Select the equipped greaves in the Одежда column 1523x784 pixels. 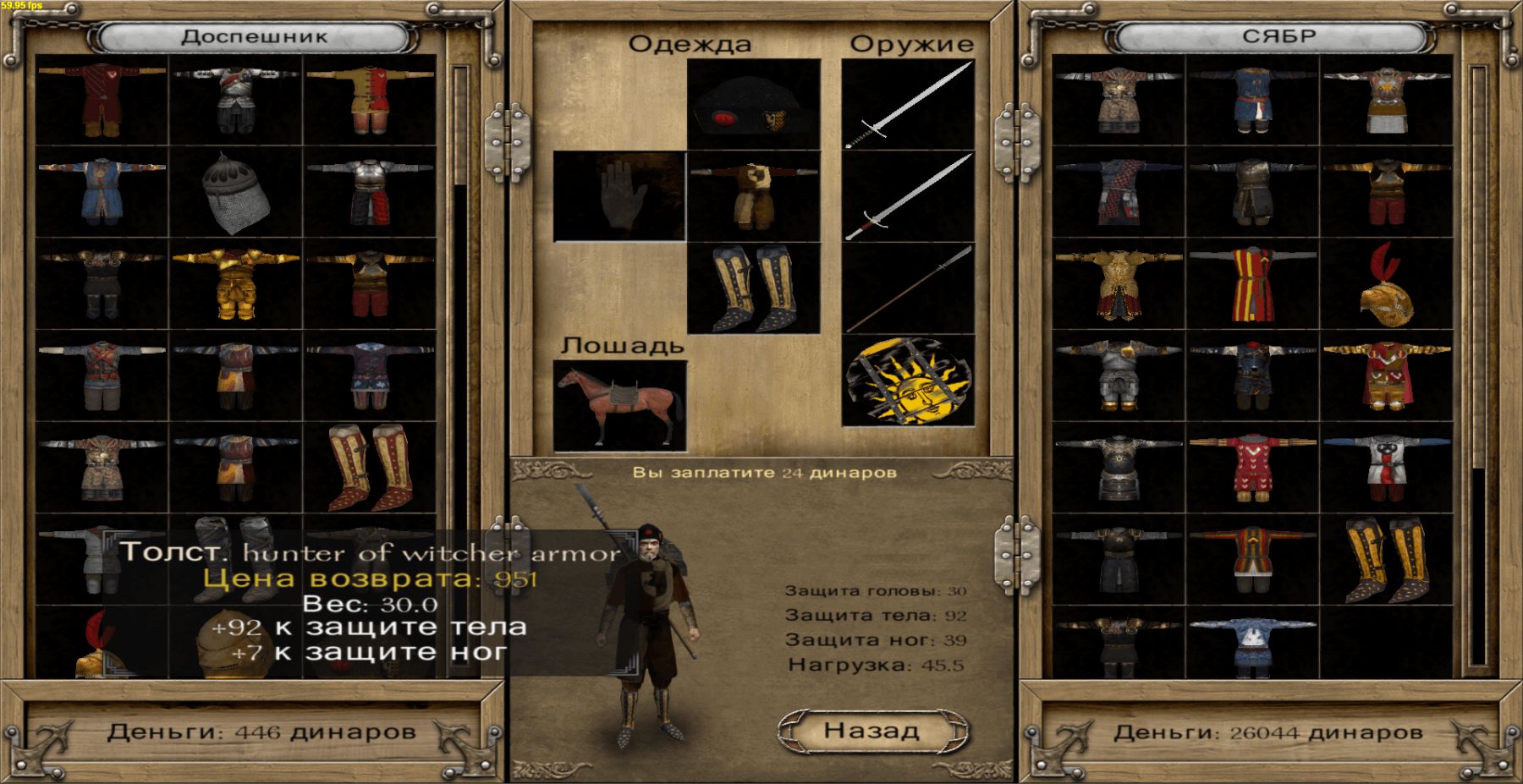753,288
